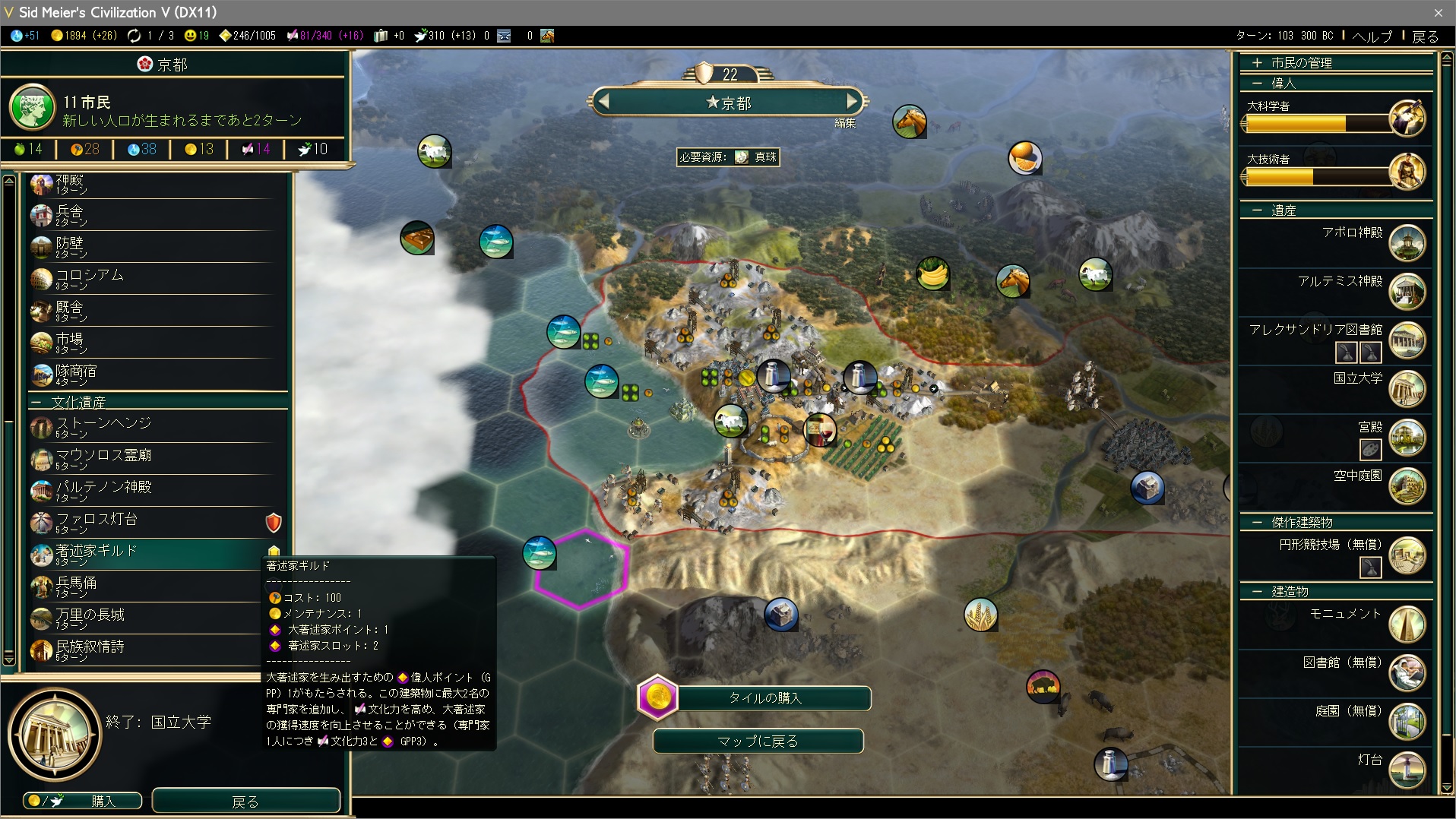Select アレクサンドリア図書館 wonder icon
Viewport: 1456px width, 819px height.
point(1406,340)
